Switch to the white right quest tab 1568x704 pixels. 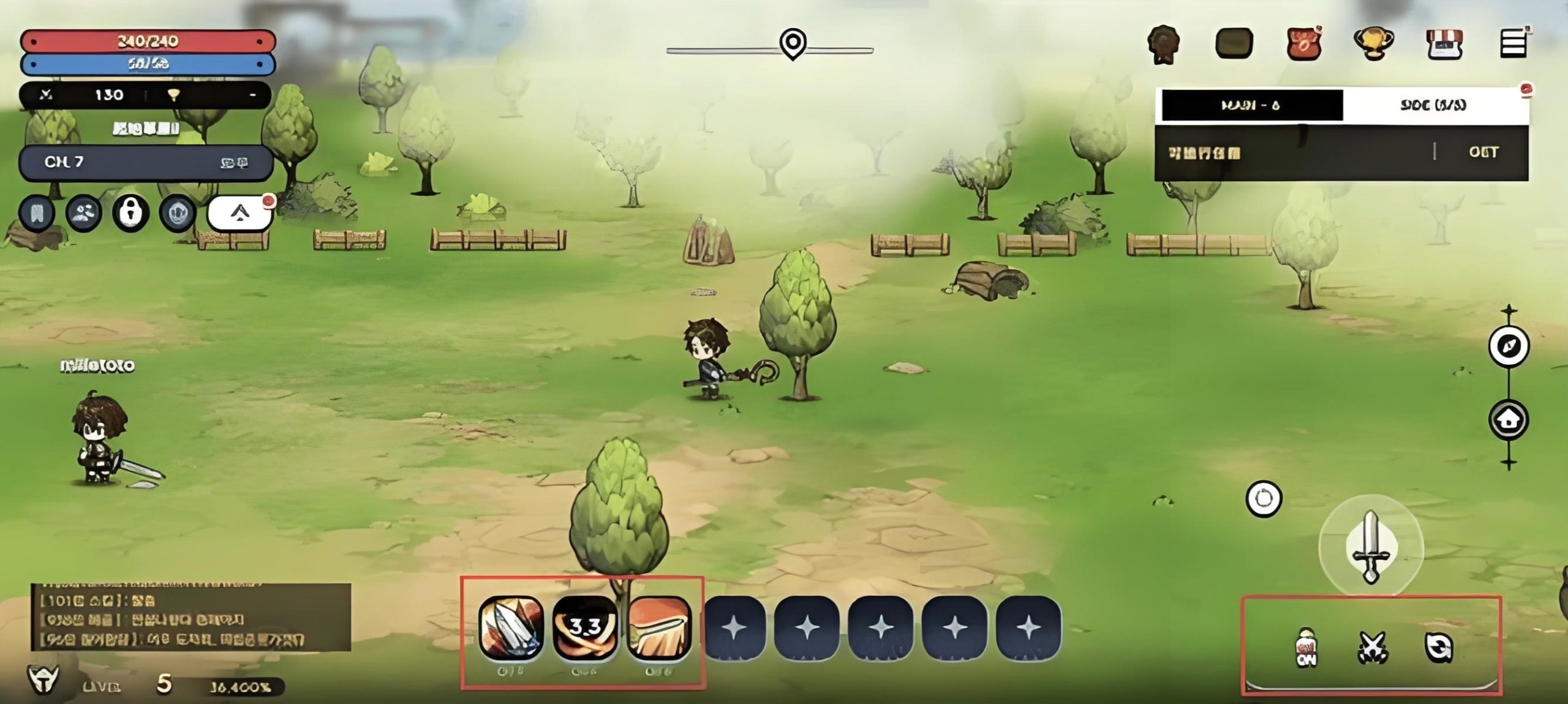[x=1433, y=105]
